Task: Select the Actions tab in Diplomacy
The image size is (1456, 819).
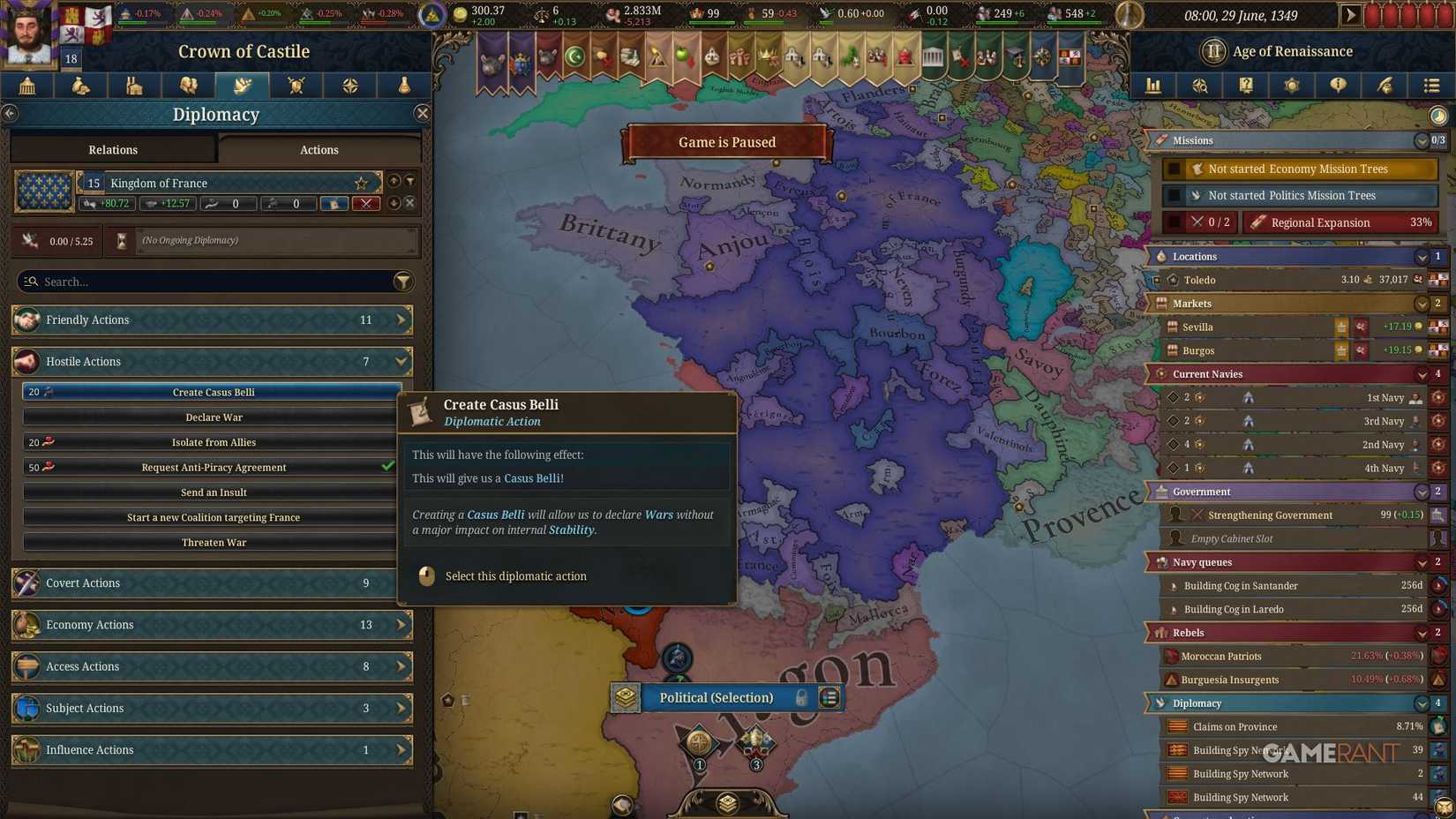Action: click(x=318, y=149)
